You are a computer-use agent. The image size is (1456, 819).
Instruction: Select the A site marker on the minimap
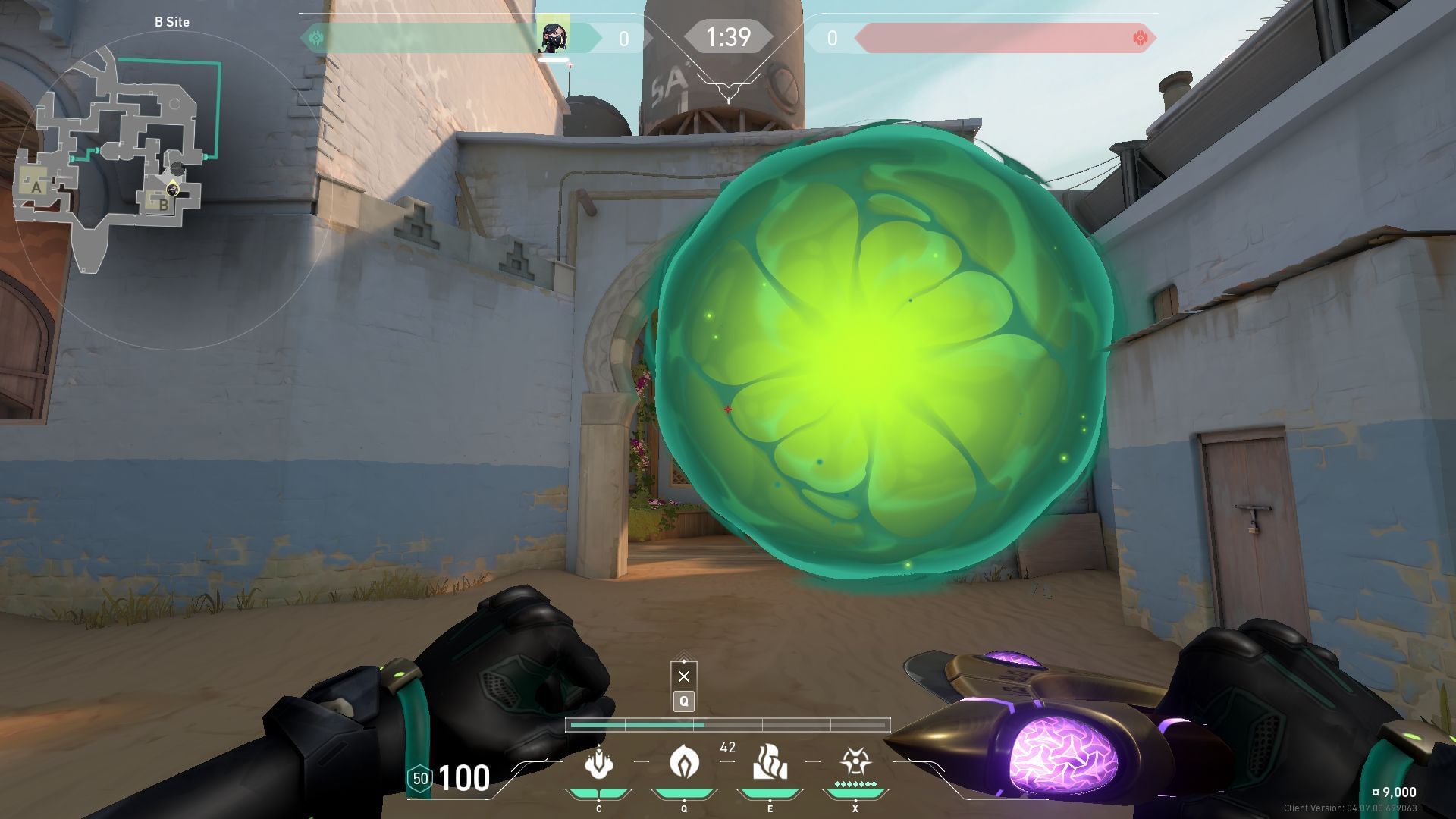coord(36,187)
